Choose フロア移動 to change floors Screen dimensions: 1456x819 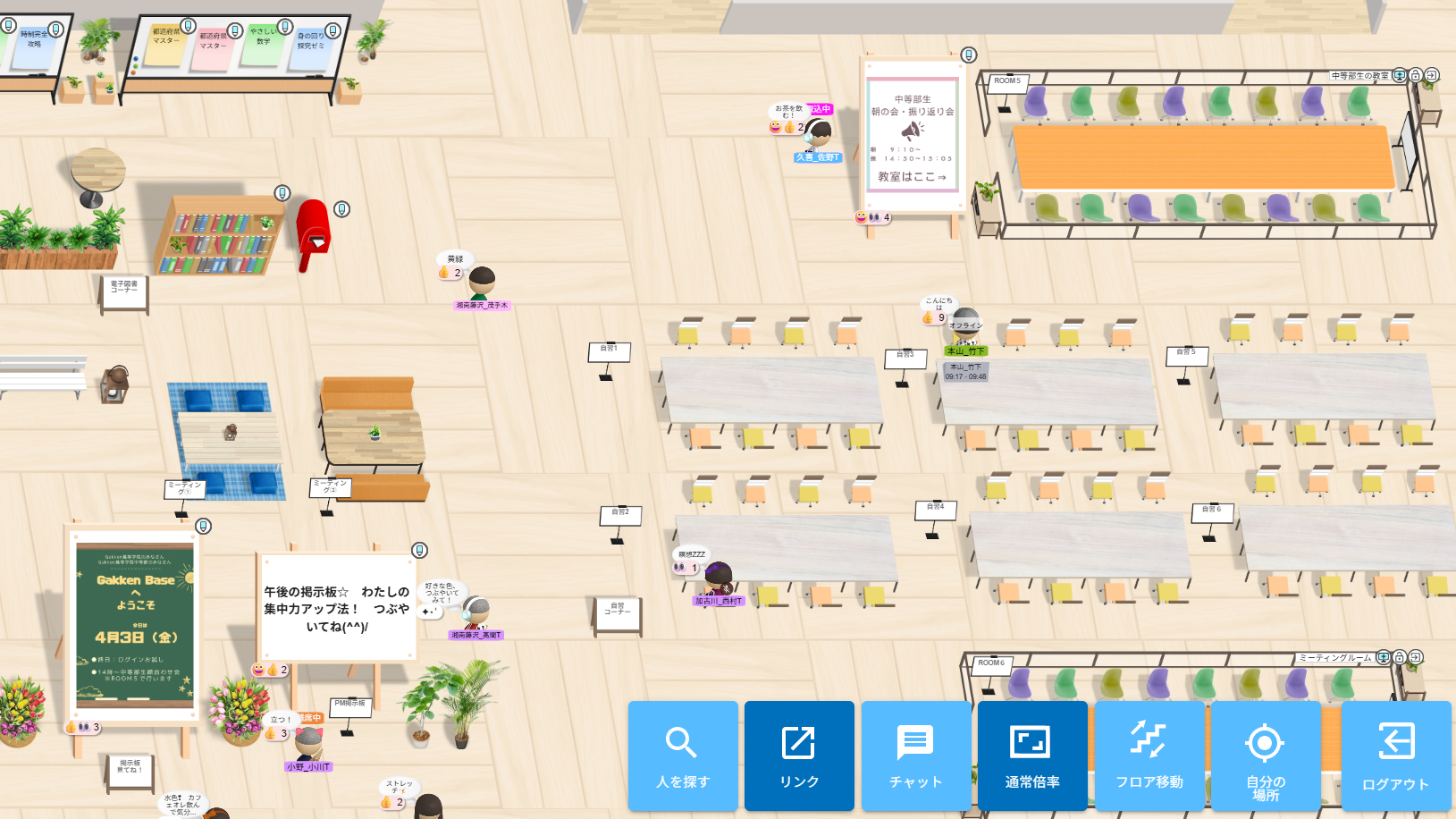(1149, 756)
